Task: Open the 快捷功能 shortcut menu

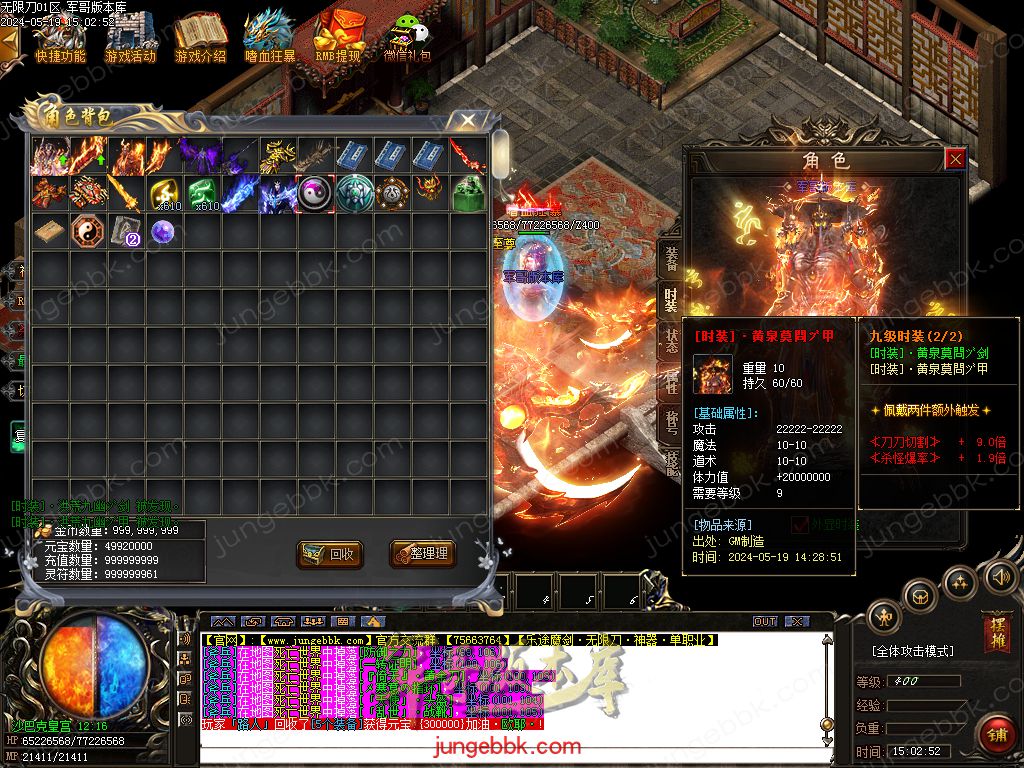Action: pyautogui.click(x=60, y=38)
